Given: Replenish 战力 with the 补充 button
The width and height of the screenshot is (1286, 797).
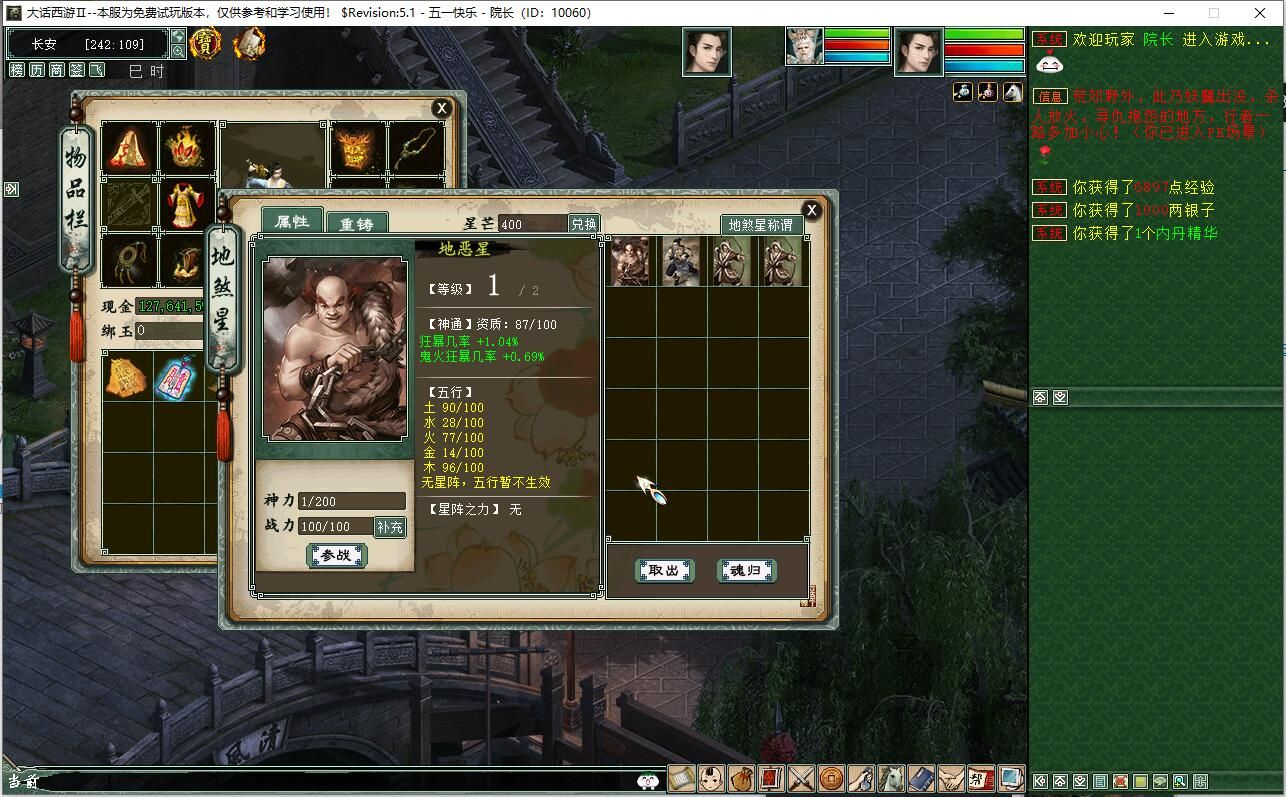Looking at the screenshot, I should (390, 527).
